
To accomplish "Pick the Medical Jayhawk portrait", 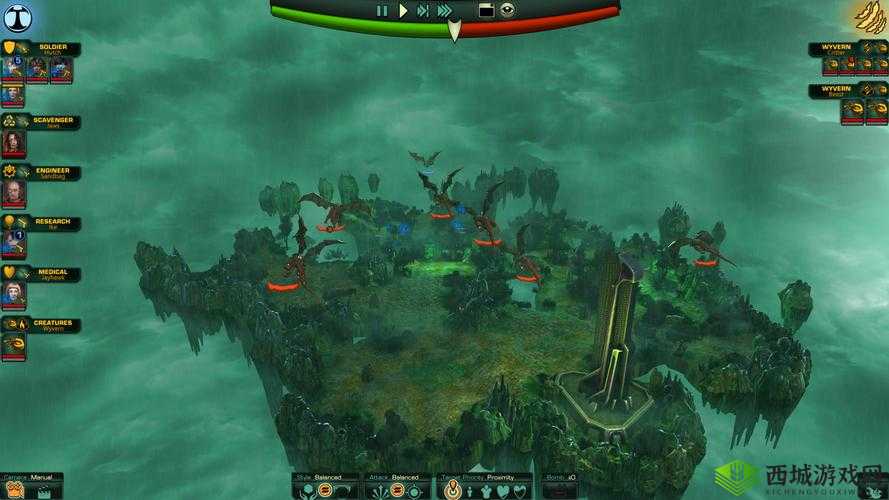I will click(x=12, y=294).
